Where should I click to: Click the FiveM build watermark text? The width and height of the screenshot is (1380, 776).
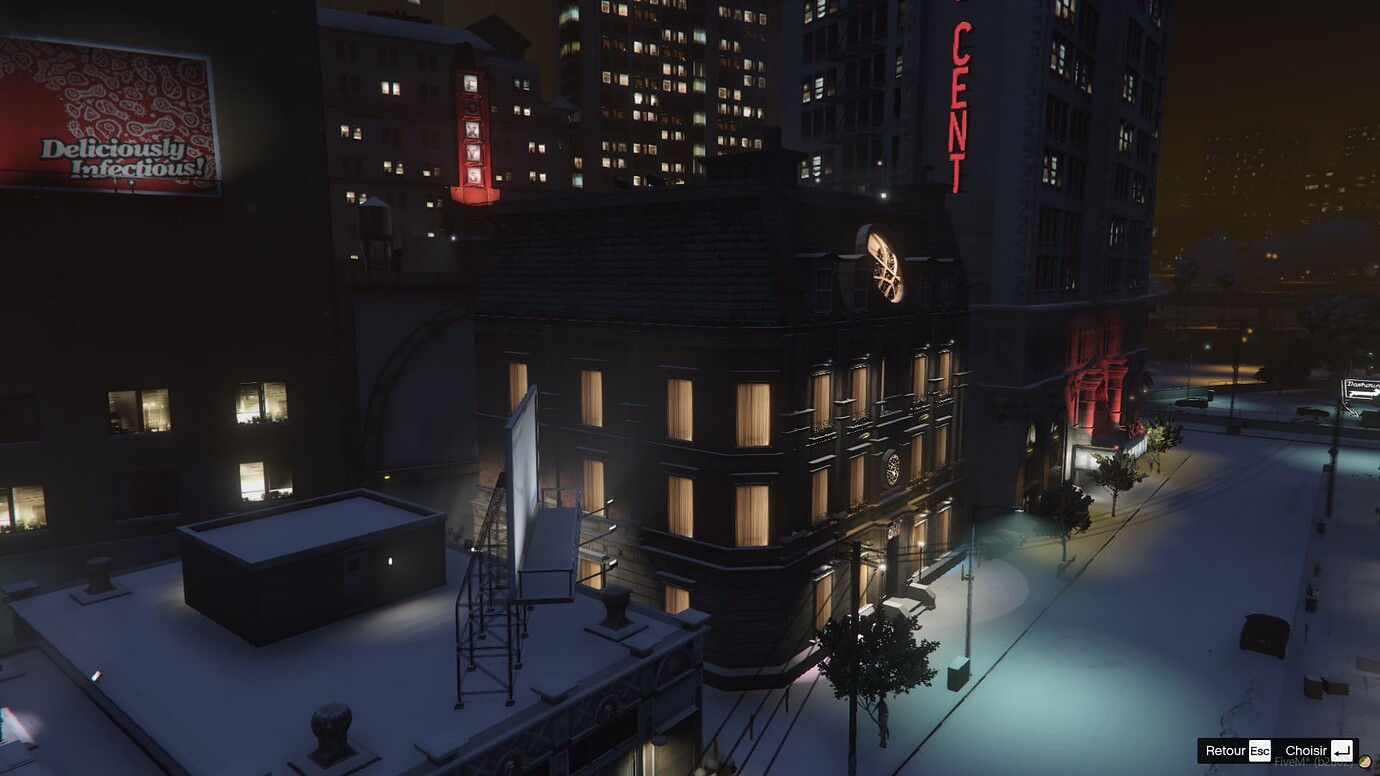click(1290, 762)
